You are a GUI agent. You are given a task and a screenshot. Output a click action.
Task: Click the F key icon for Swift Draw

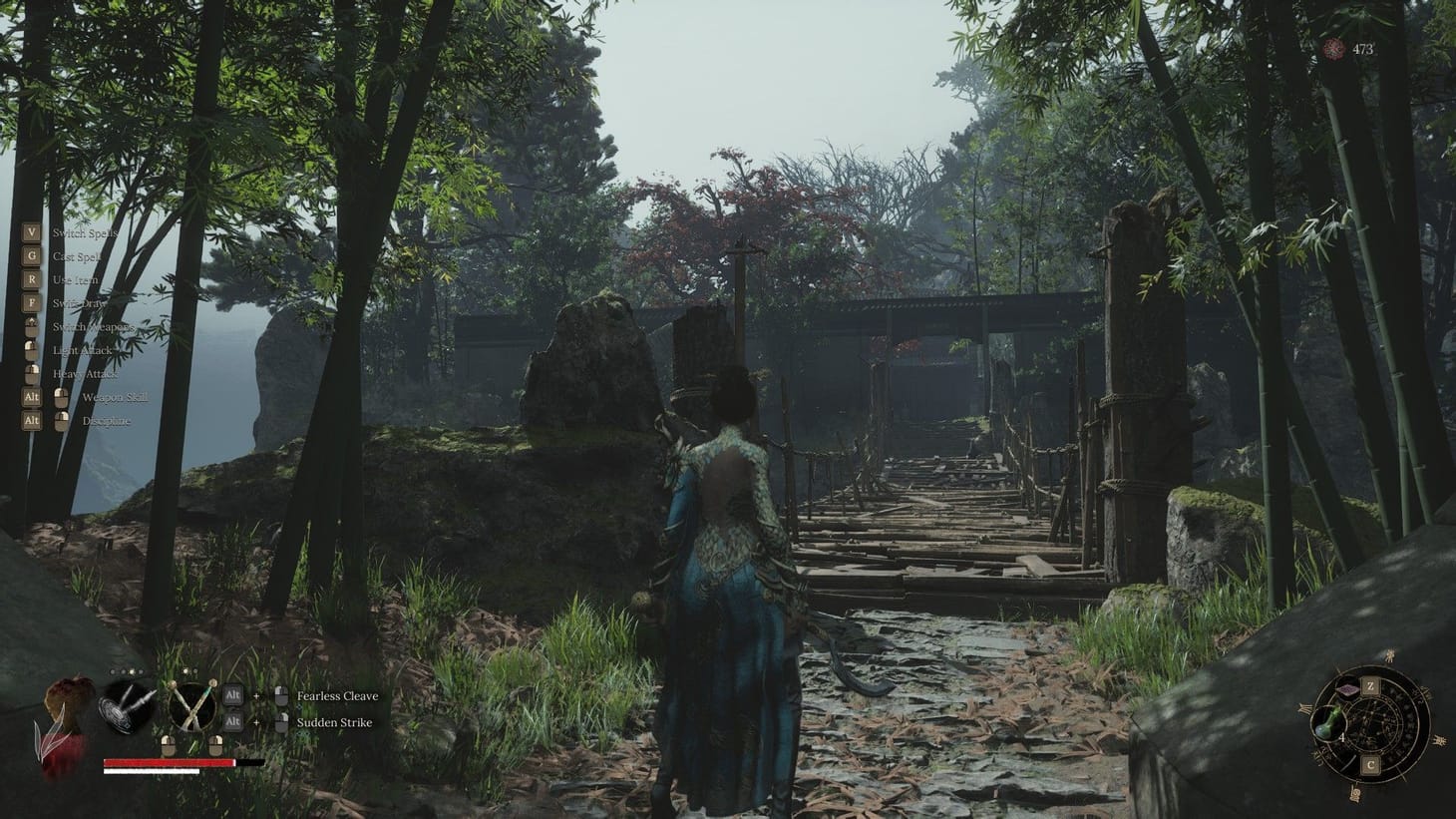(32, 303)
